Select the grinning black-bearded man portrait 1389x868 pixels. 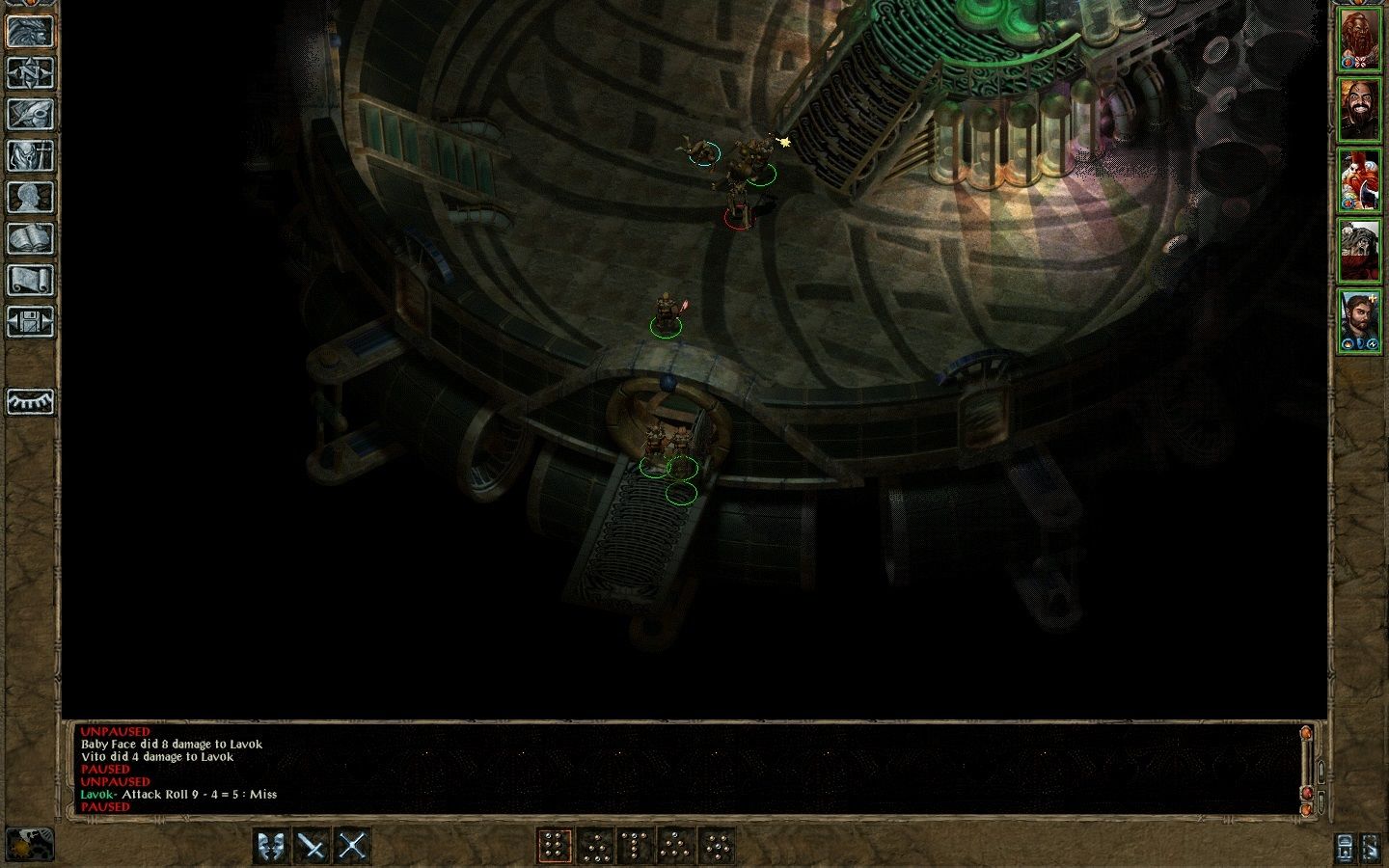pos(1360,110)
